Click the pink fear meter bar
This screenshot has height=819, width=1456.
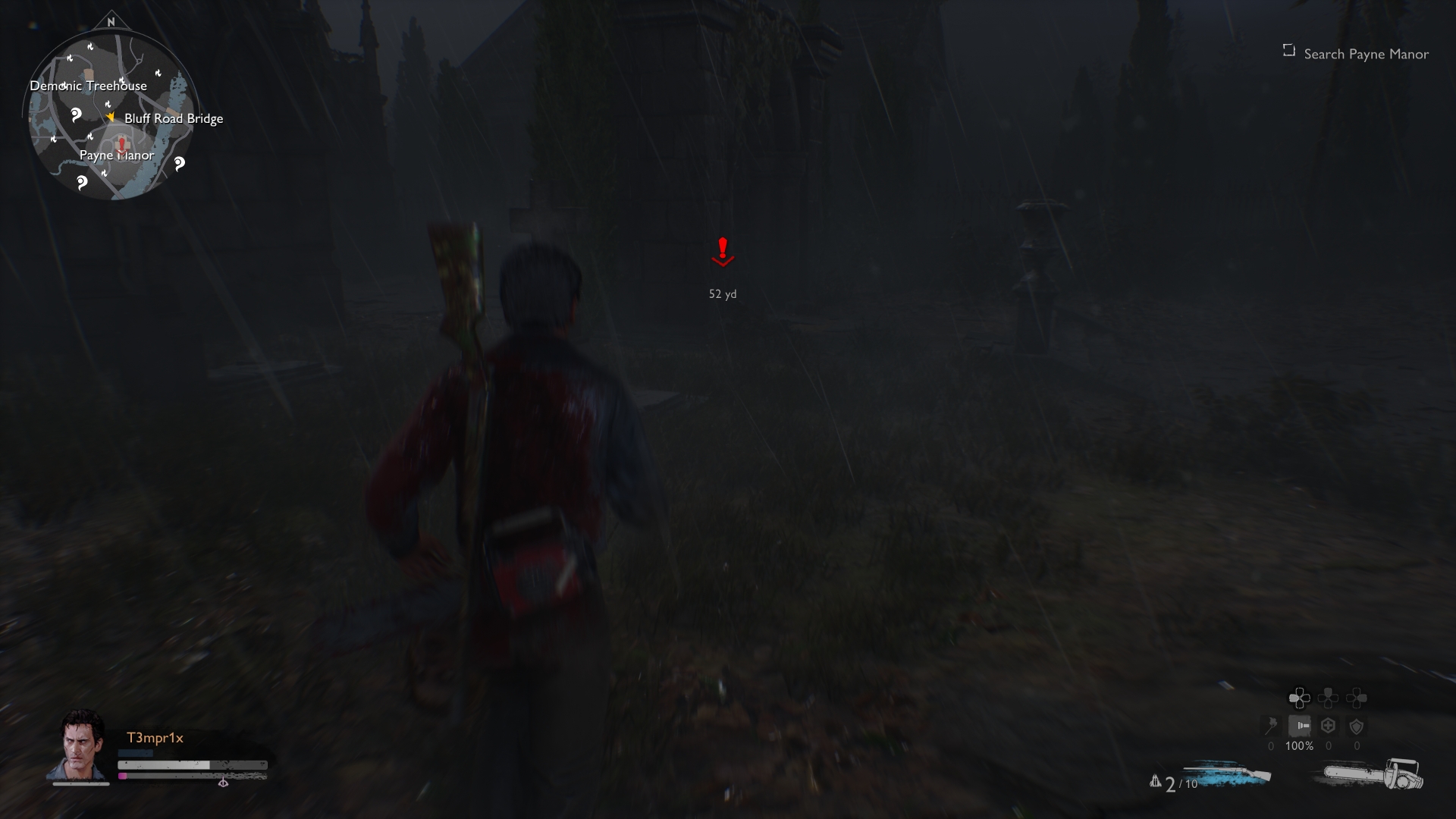point(122,776)
